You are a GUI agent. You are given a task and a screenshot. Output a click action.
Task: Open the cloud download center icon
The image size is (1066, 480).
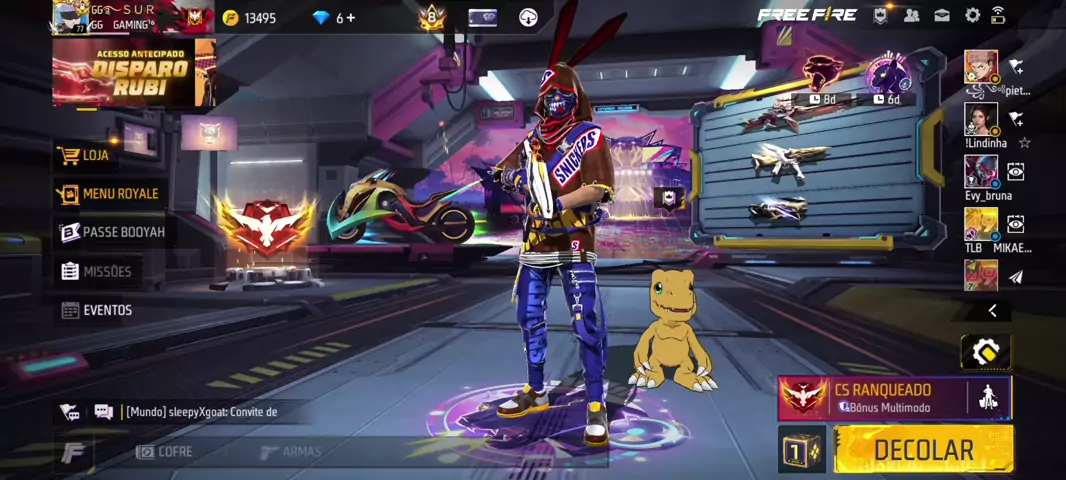point(528,17)
